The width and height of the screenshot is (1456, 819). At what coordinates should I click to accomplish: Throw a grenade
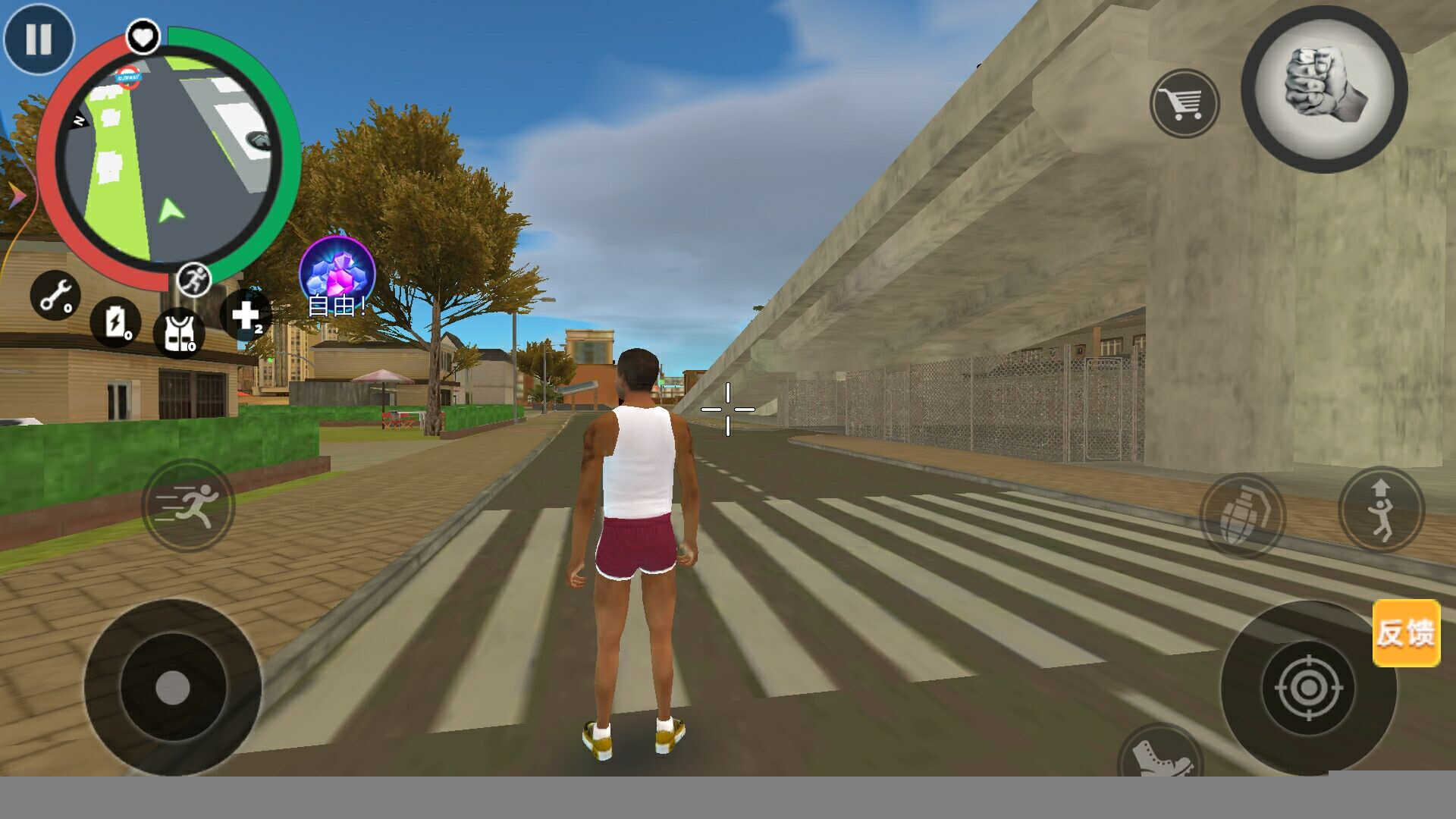point(1241,516)
